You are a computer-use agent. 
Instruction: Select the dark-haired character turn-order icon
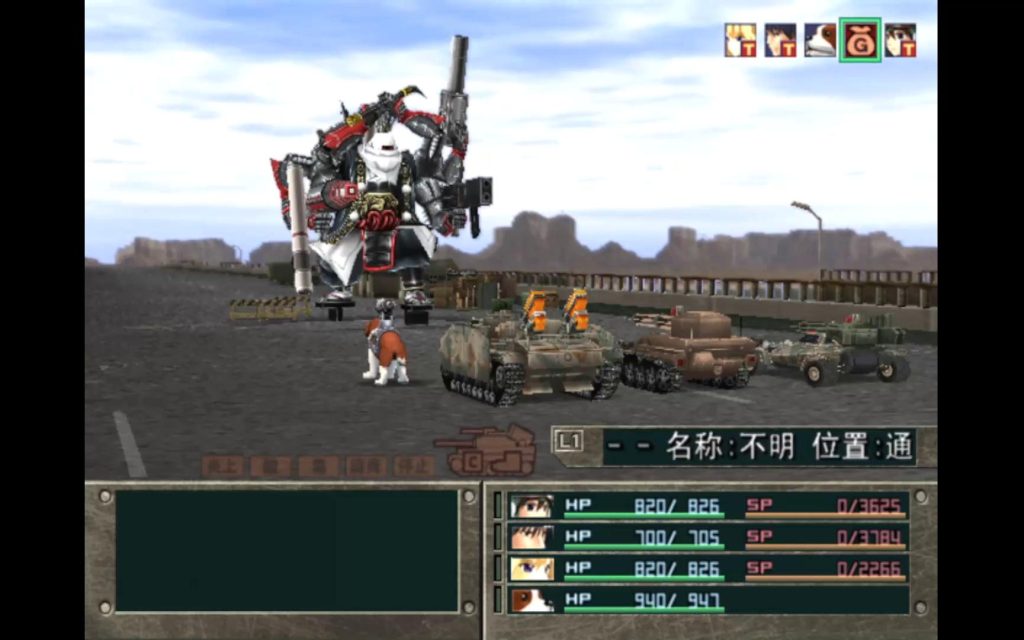pos(780,40)
